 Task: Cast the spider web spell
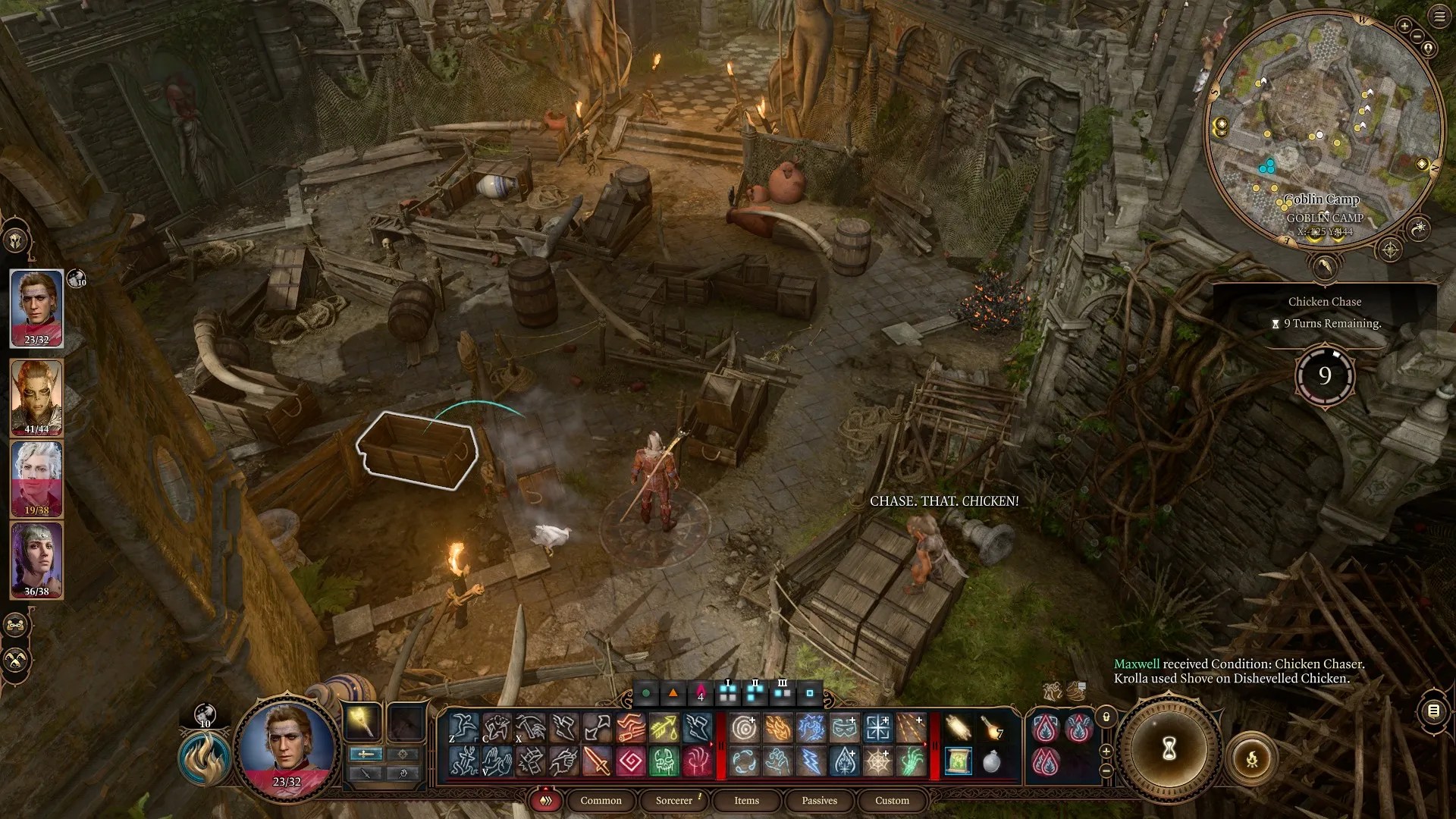point(877,761)
